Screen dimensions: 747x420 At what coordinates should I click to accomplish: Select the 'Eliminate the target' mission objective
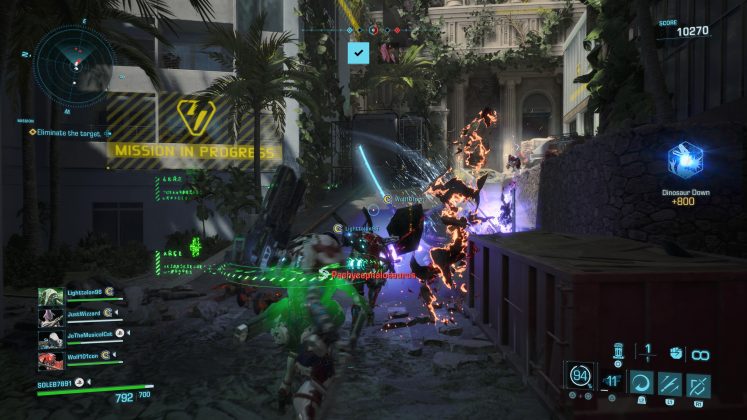click(72, 132)
